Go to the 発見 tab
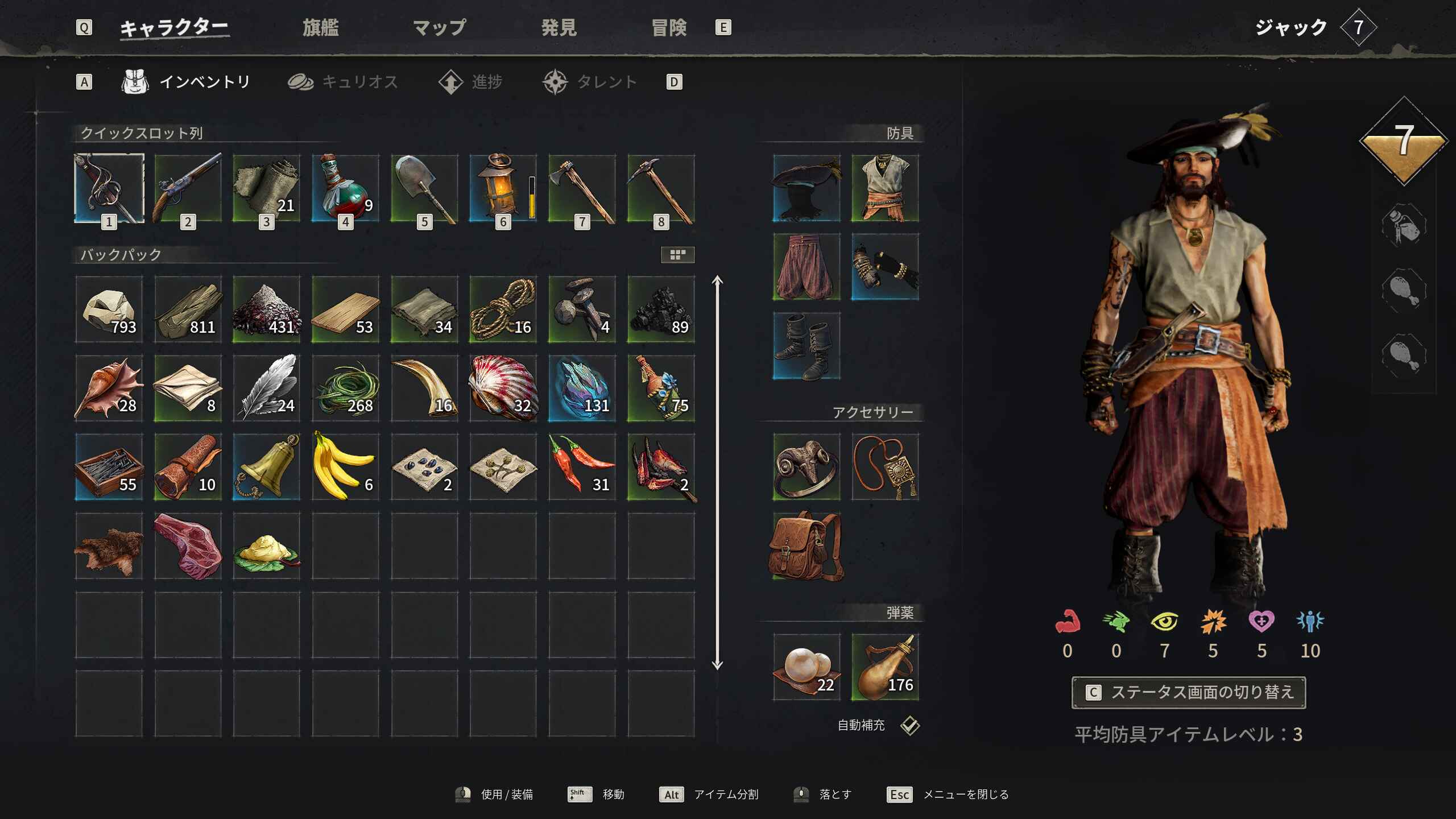This screenshot has width=1456, height=819. (x=559, y=27)
